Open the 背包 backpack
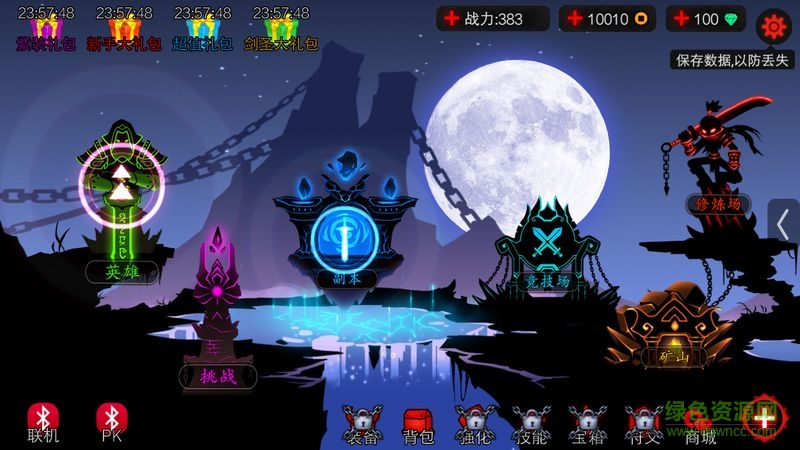The width and height of the screenshot is (800, 450). pyautogui.click(x=417, y=424)
